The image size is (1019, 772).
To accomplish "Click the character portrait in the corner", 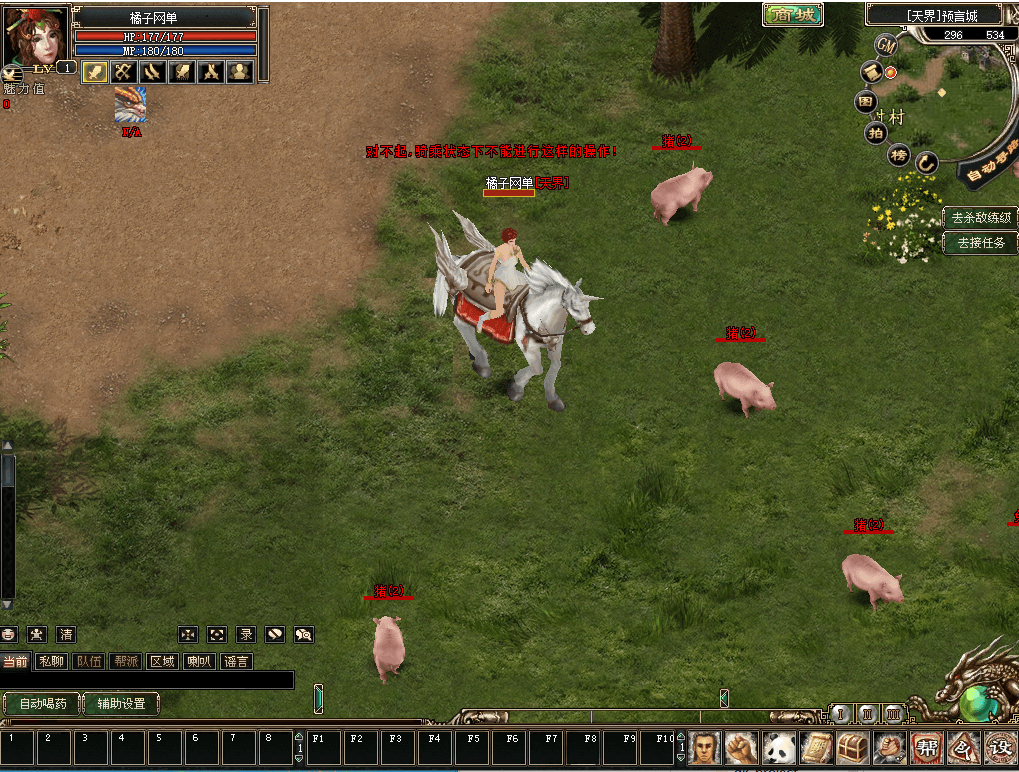I will 34,36.
